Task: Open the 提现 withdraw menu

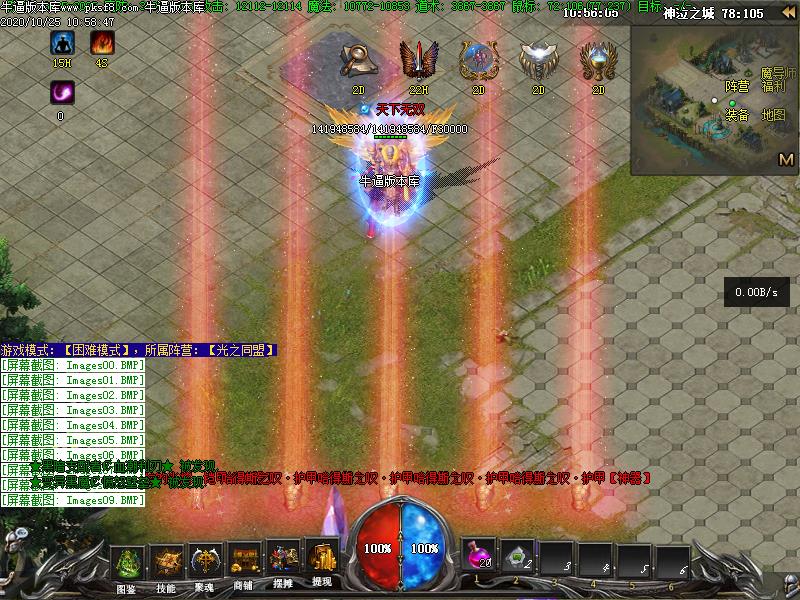Action: tap(322, 563)
